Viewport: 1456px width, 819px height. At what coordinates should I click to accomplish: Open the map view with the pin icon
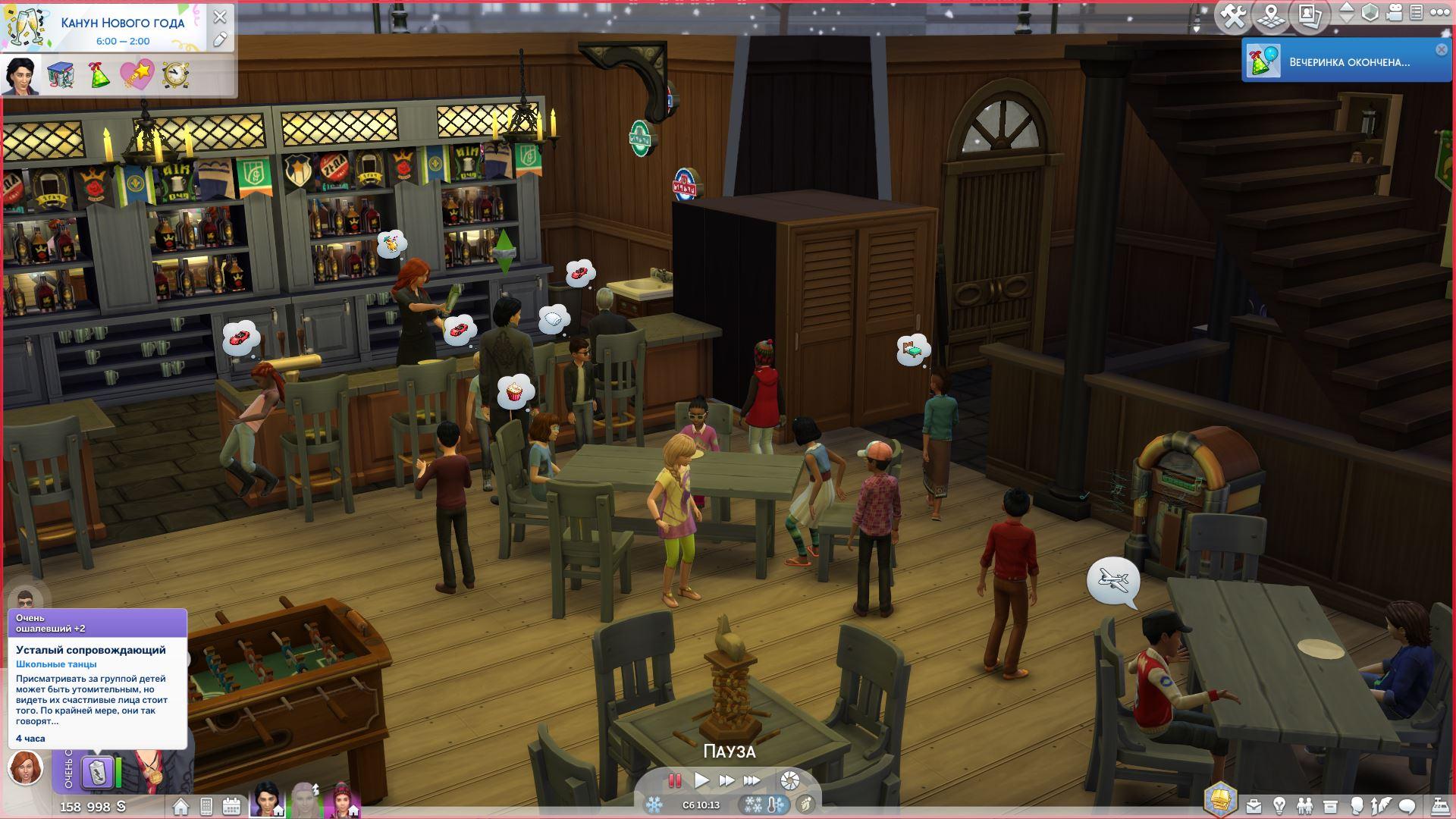1272,16
